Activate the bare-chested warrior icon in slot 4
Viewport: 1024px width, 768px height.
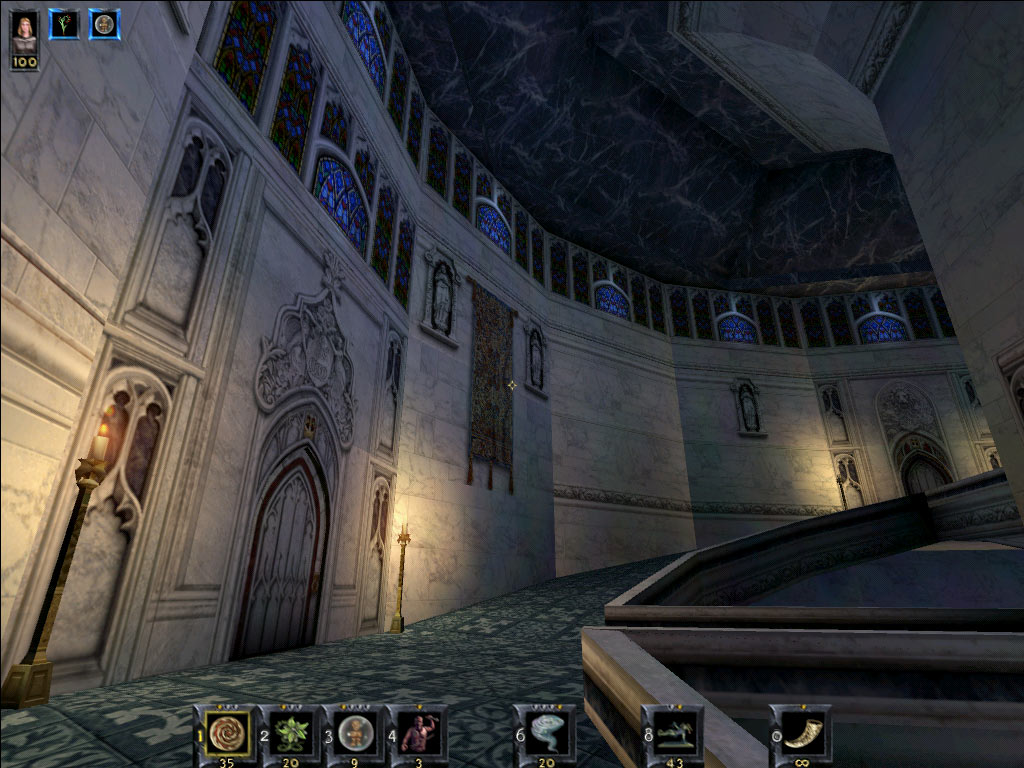coord(419,733)
